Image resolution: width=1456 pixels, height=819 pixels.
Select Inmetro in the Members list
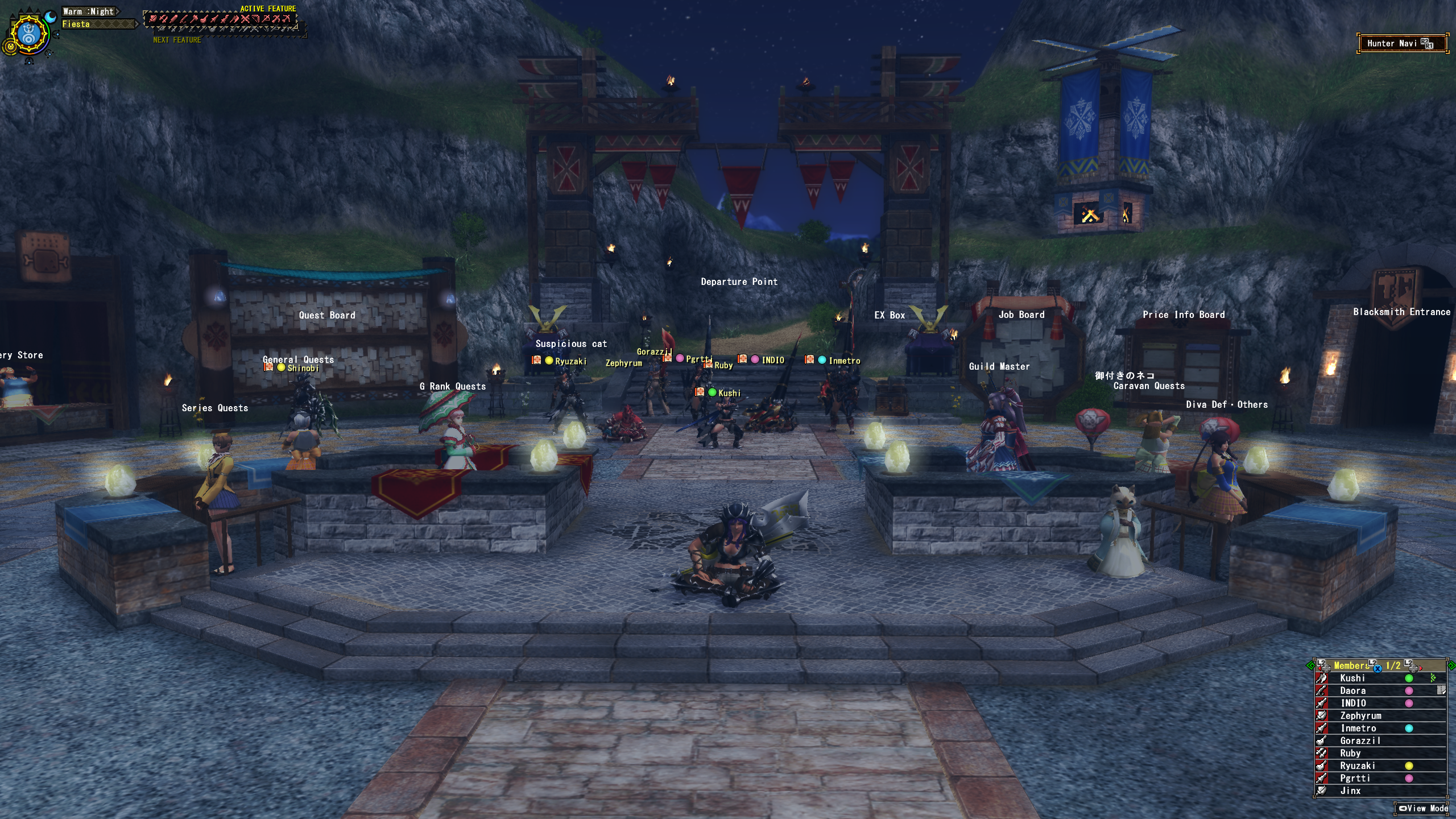point(1358,728)
